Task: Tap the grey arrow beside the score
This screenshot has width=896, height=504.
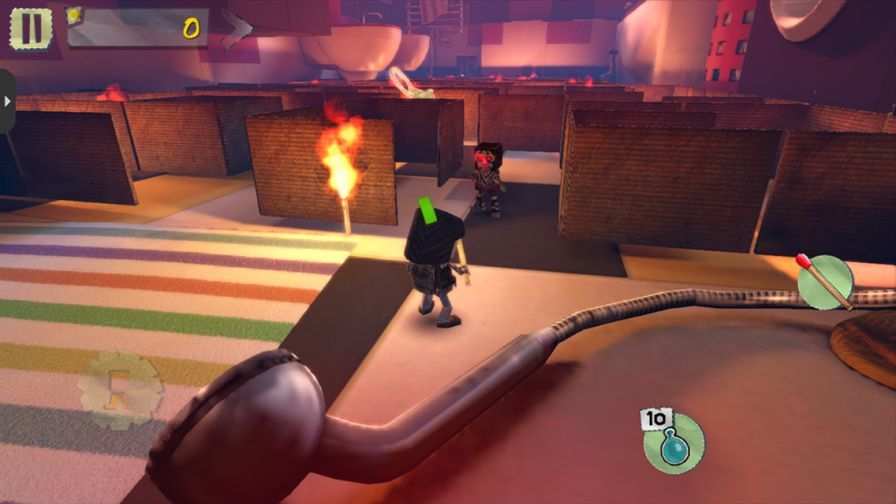Action: pyautogui.click(x=238, y=28)
